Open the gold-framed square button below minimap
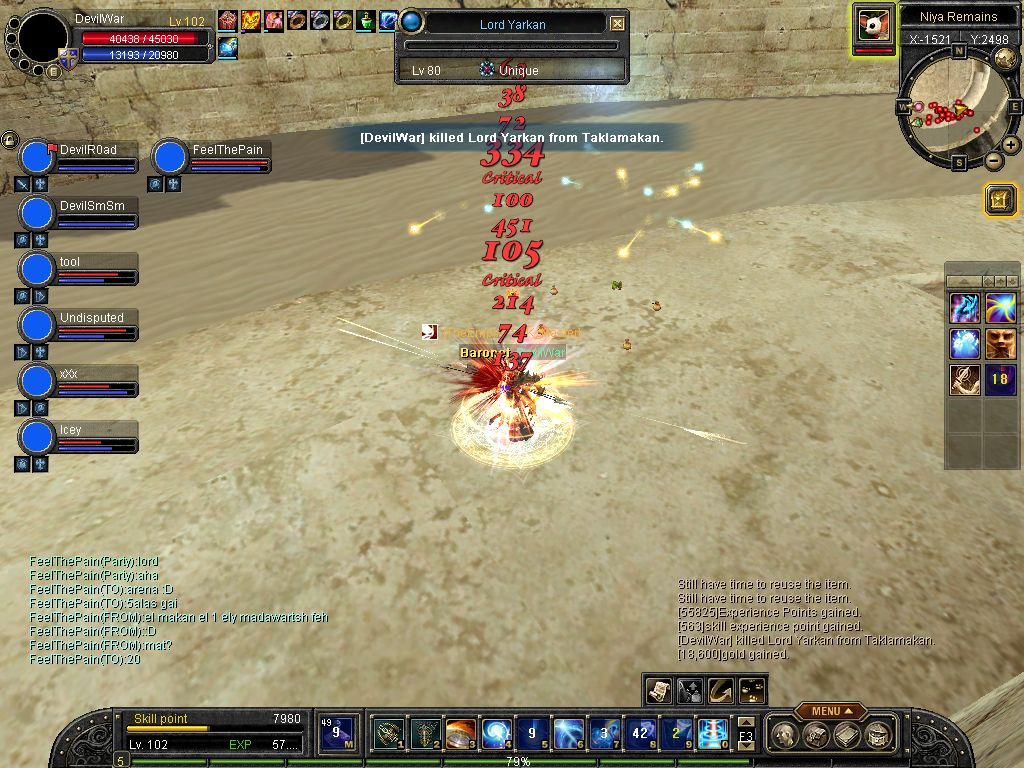Screen dimensions: 1024x768 tap(999, 199)
